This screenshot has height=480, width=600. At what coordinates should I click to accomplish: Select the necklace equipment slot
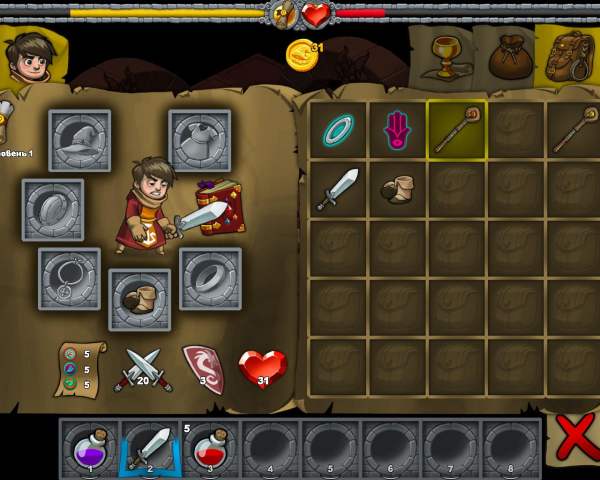pos(70,279)
